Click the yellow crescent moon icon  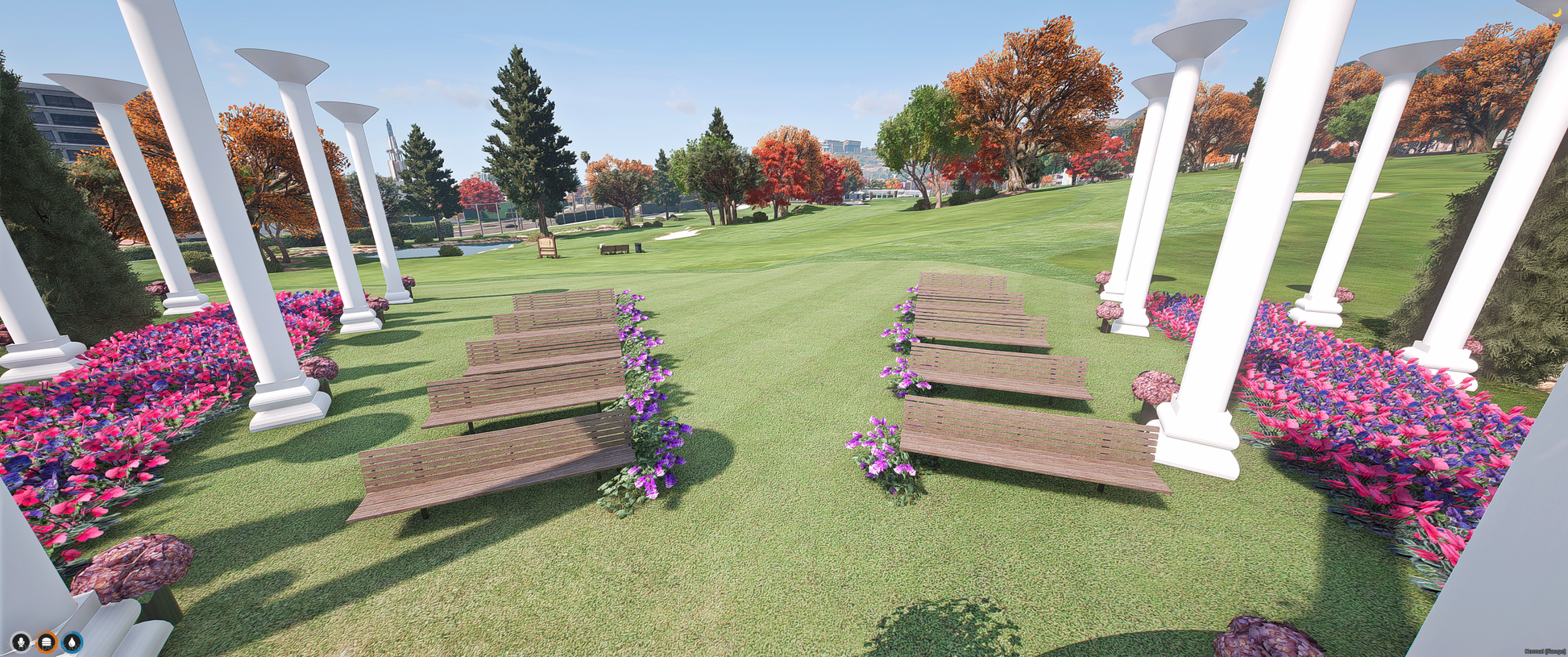coord(1557,12)
